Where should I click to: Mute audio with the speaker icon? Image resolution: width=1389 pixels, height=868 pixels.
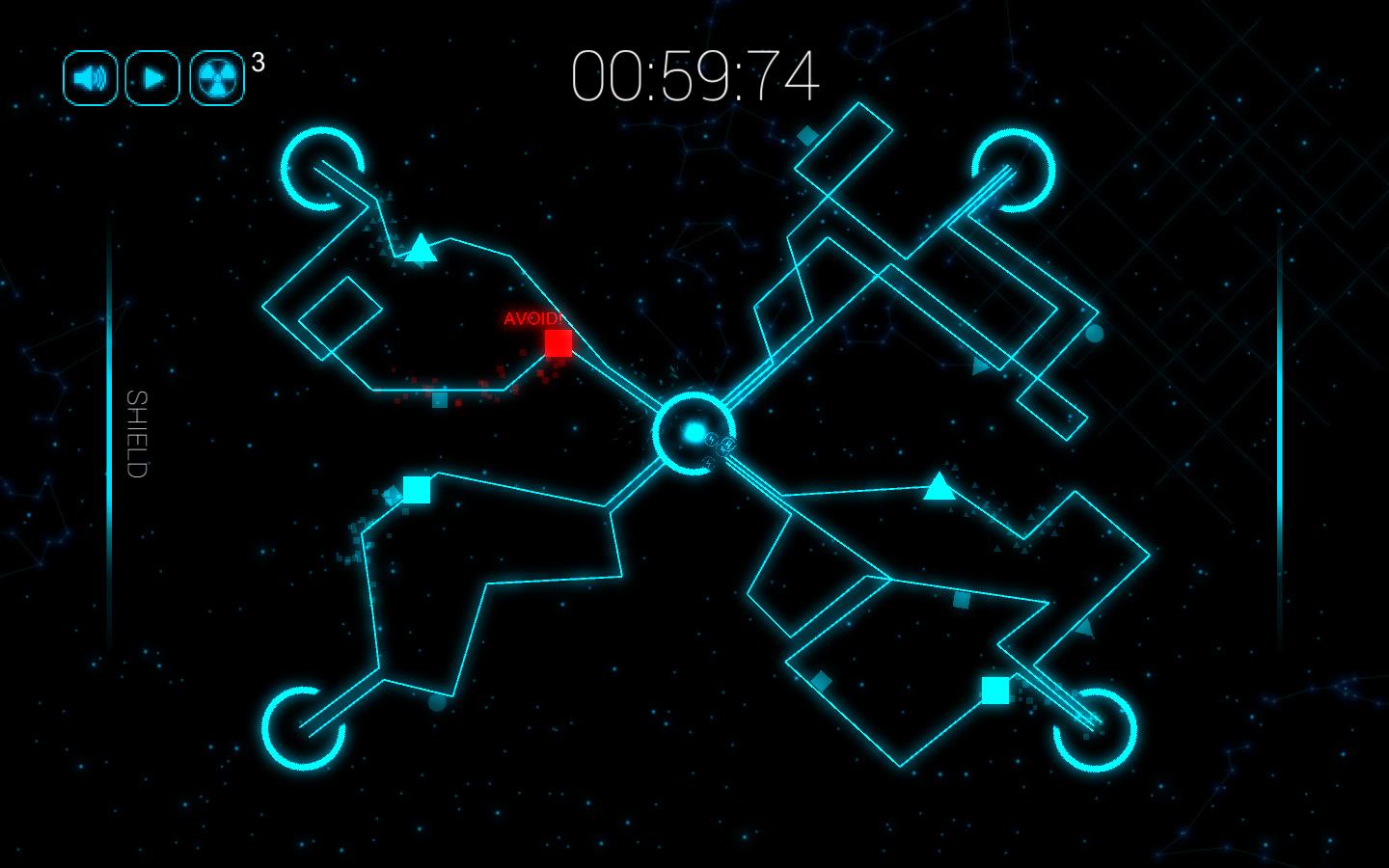[89, 76]
